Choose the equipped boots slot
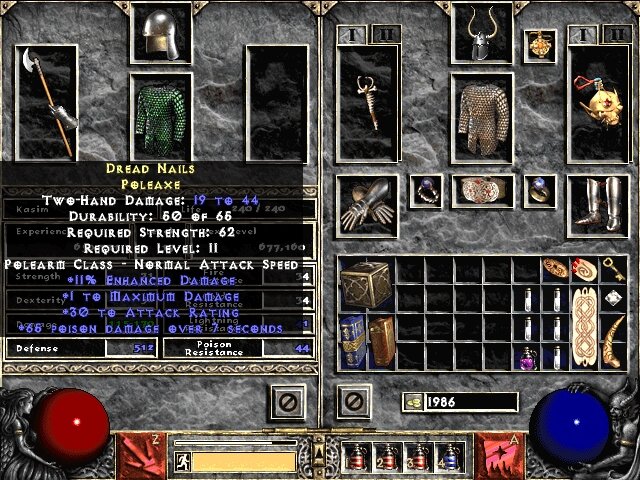 coord(597,205)
